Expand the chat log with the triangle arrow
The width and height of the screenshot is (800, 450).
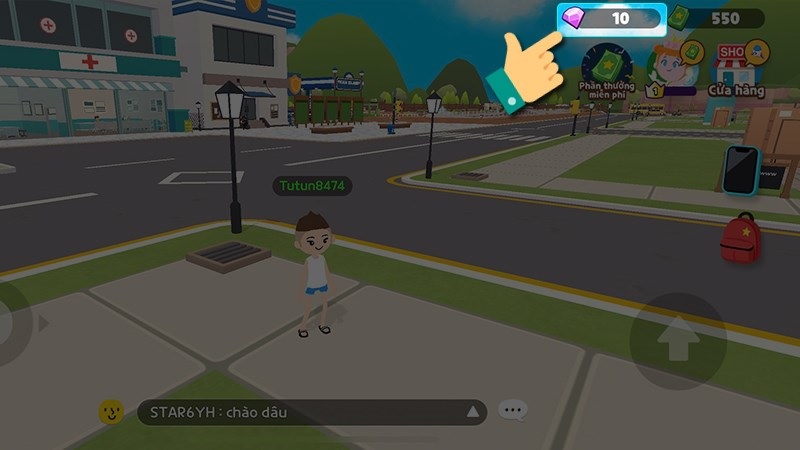pos(473,412)
